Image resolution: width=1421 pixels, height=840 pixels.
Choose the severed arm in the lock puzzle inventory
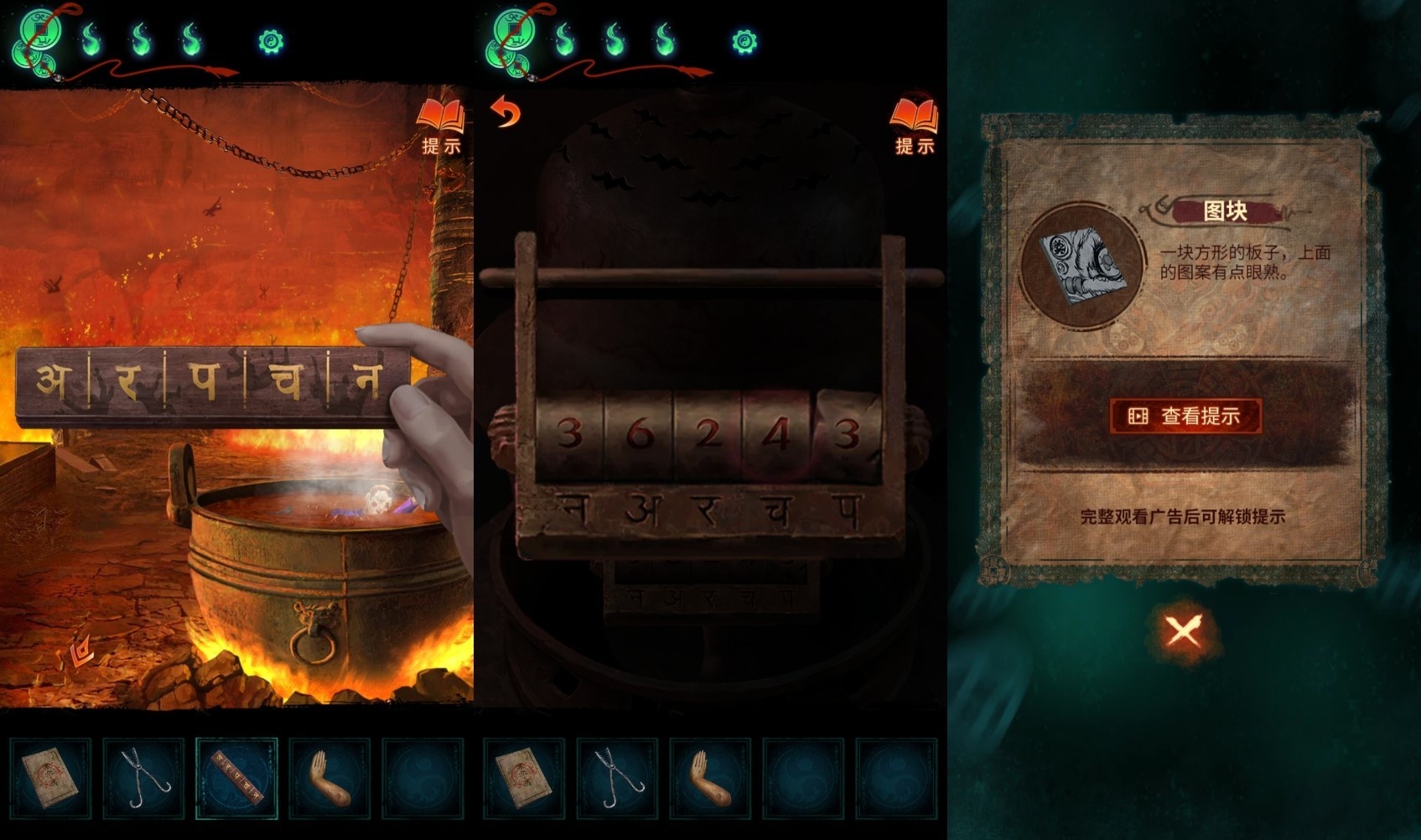[x=710, y=777]
